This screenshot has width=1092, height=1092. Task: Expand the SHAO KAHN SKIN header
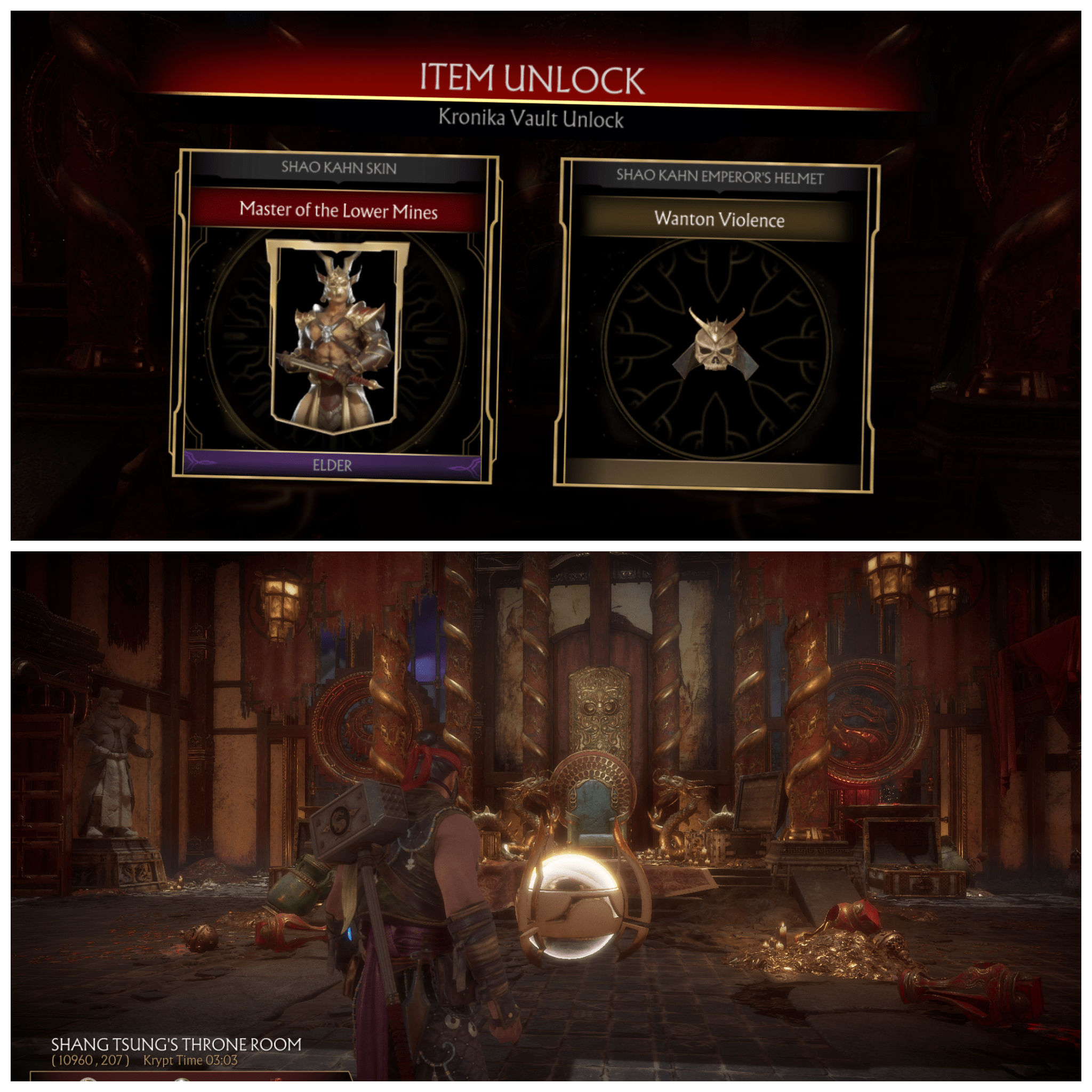coord(341,166)
